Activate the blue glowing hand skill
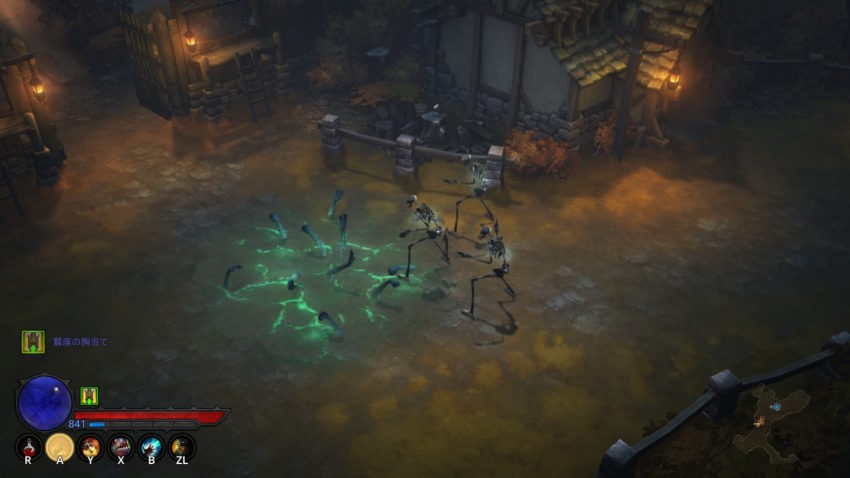The width and height of the screenshot is (850, 478). coord(151,447)
